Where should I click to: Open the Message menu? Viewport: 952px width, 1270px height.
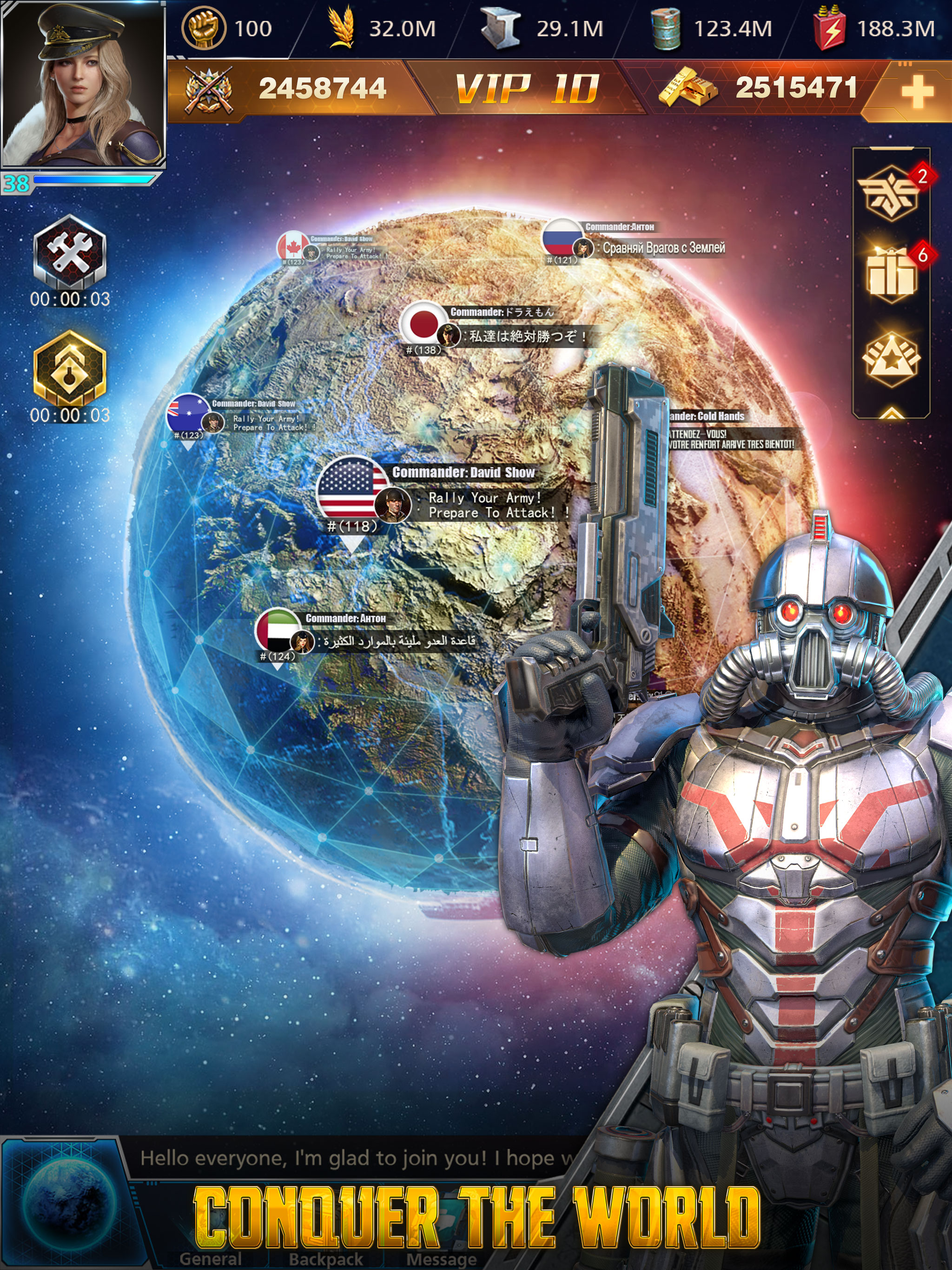(441, 1259)
